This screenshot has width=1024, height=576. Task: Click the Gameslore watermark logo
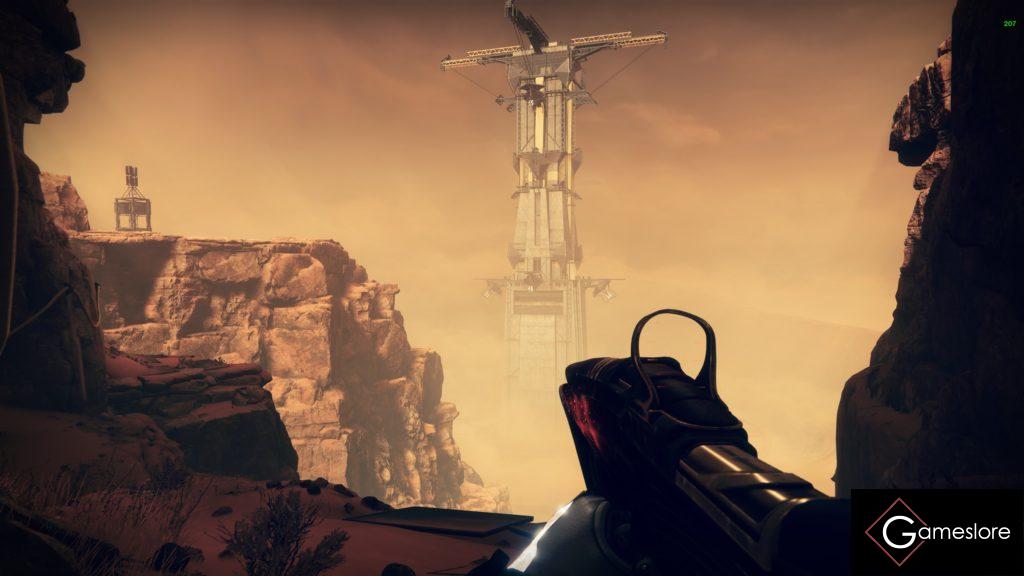[x=937, y=532]
